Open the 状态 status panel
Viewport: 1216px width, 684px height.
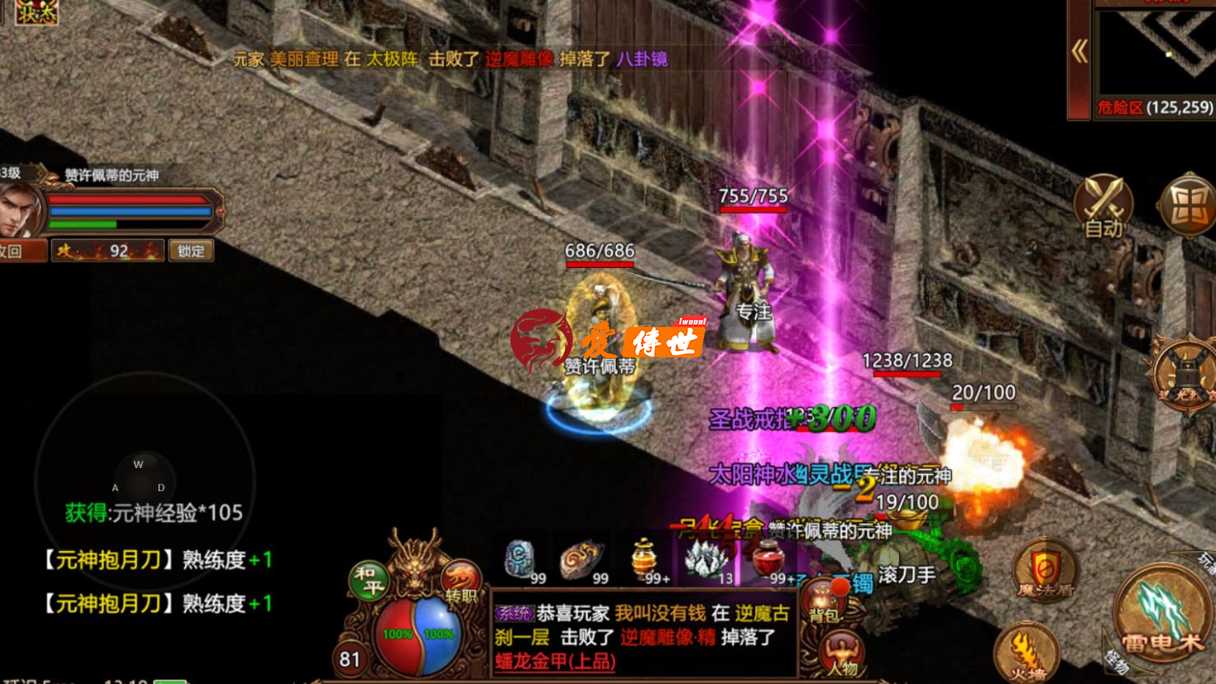coord(36,12)
